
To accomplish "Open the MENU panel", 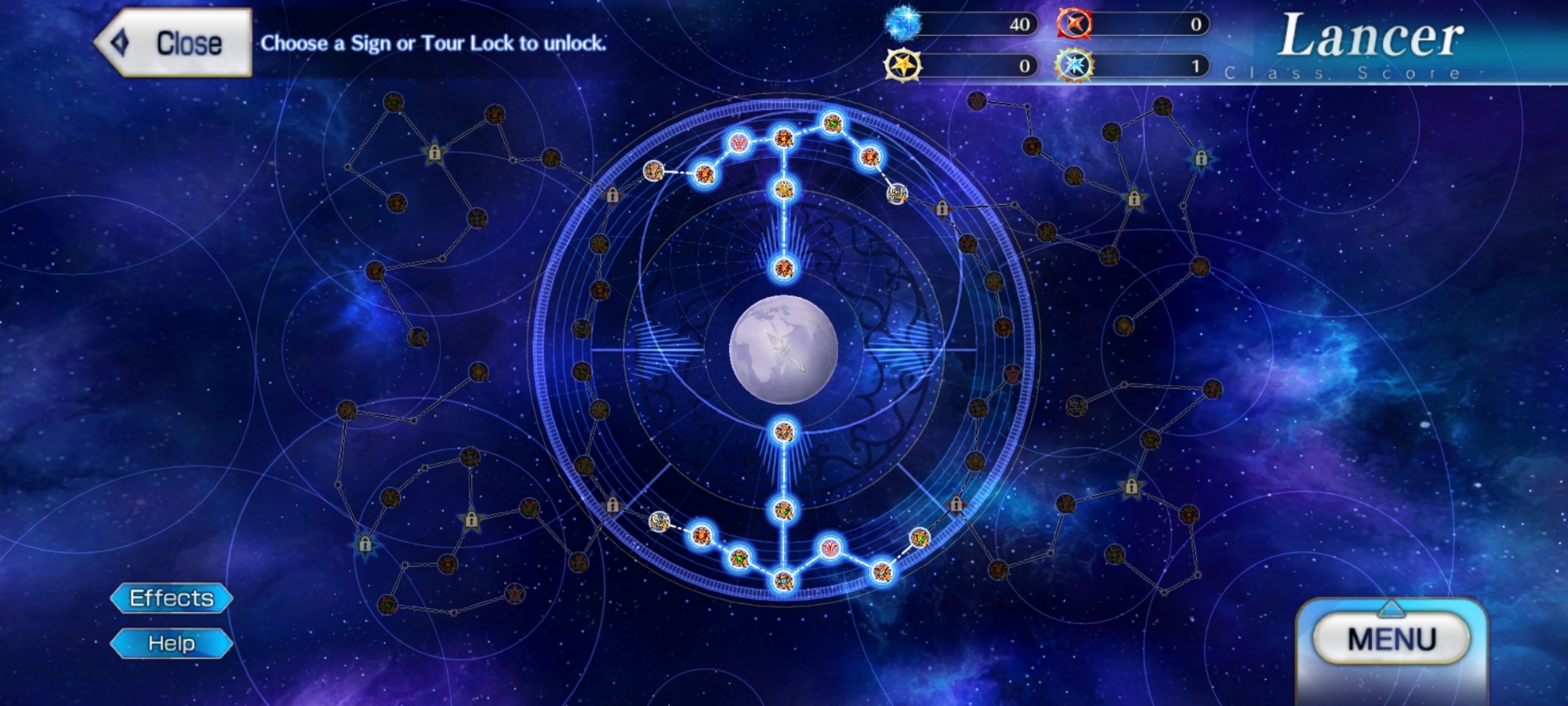I will coord(1391,639).
